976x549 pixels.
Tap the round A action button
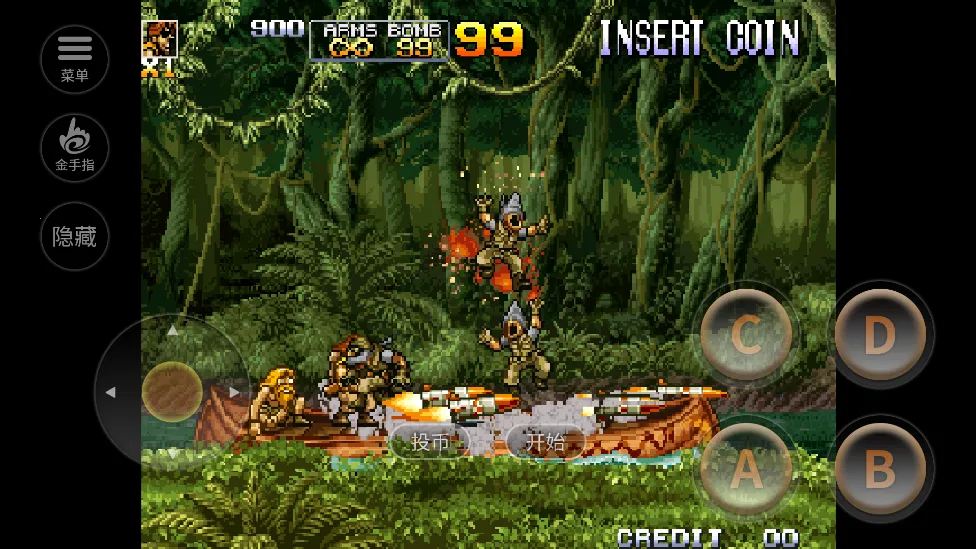point(746,469)
